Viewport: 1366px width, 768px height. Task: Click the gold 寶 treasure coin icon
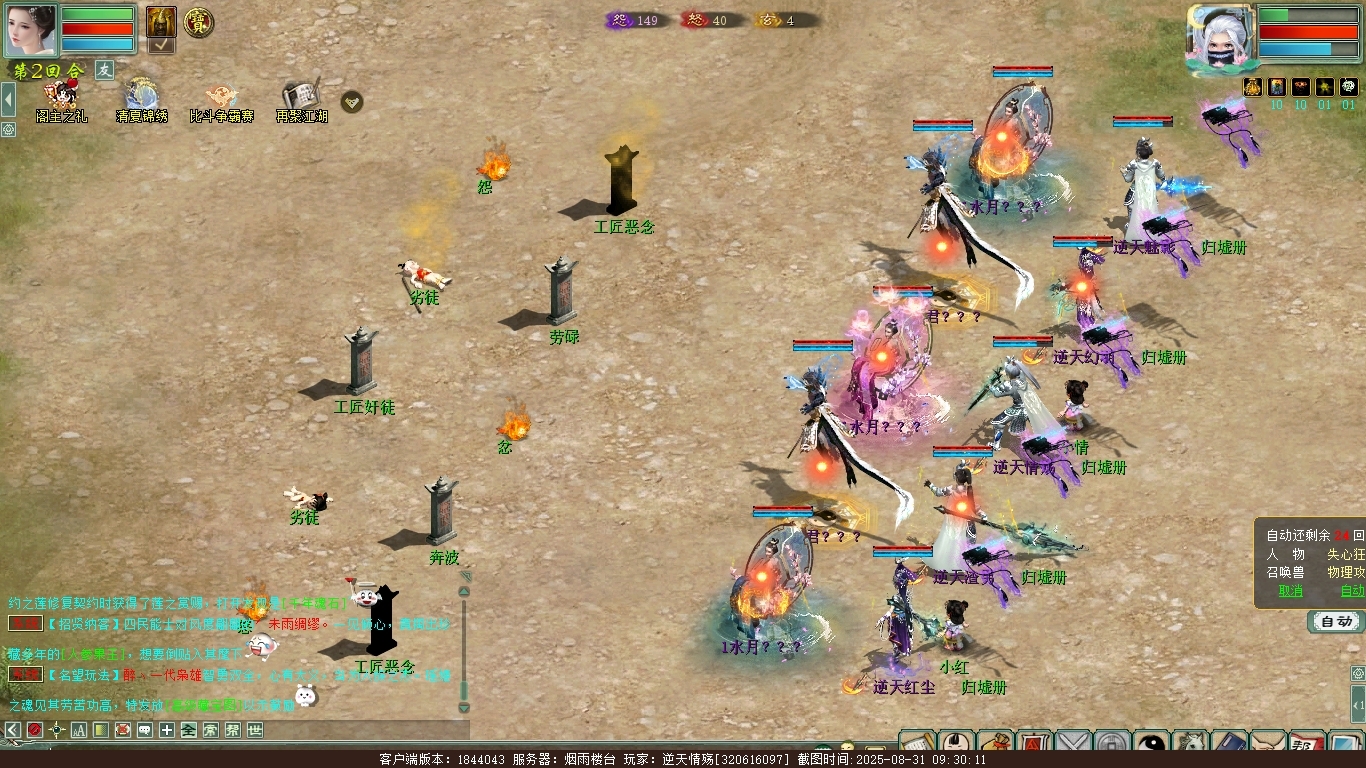(x=199, y=22)
